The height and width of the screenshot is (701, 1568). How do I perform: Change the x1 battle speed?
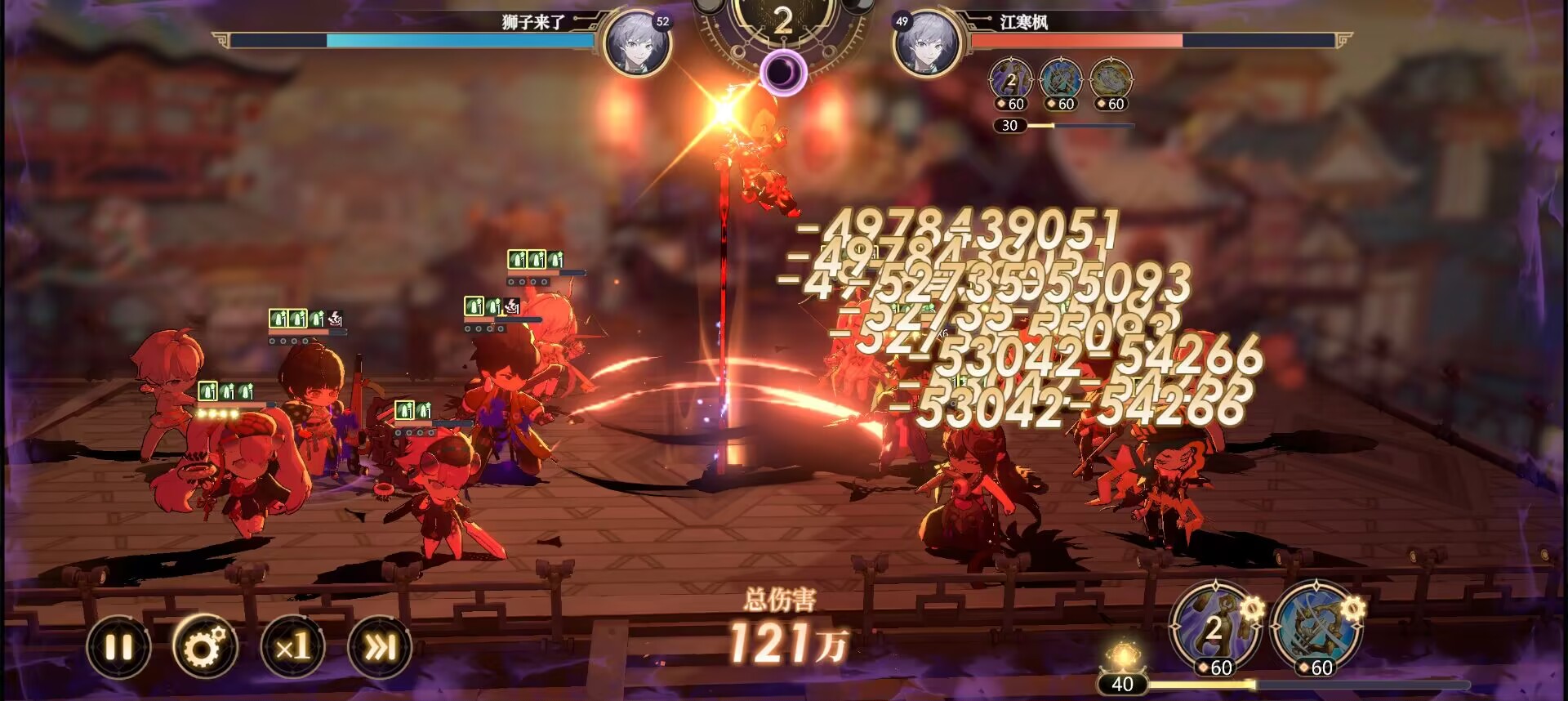[x=292, y=647]
